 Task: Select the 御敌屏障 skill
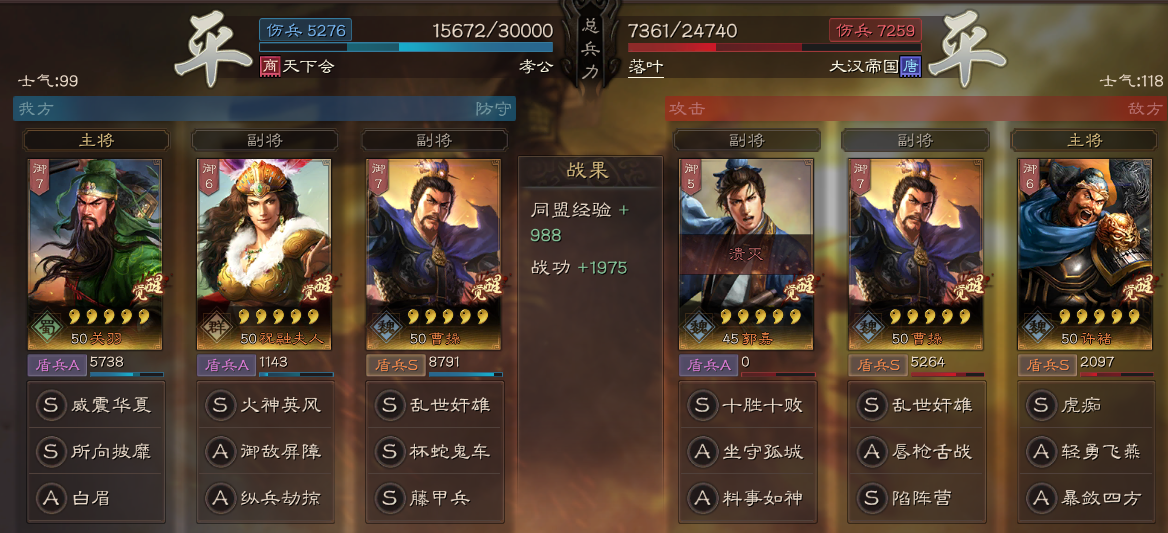point(264,451)
